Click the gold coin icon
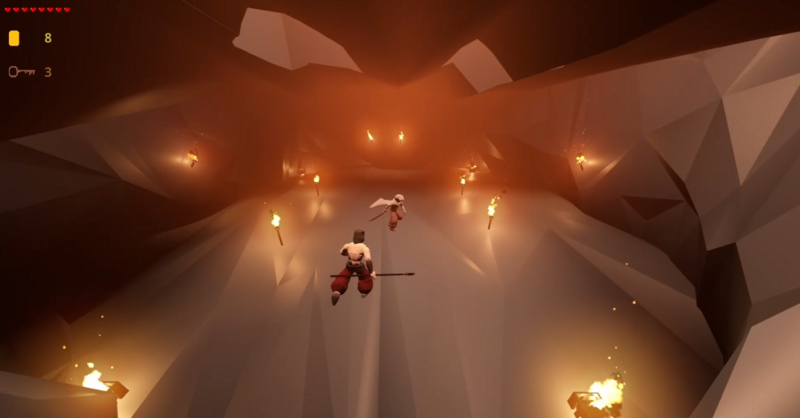Screen dimensions: 800x418 (x=14, y=38)
